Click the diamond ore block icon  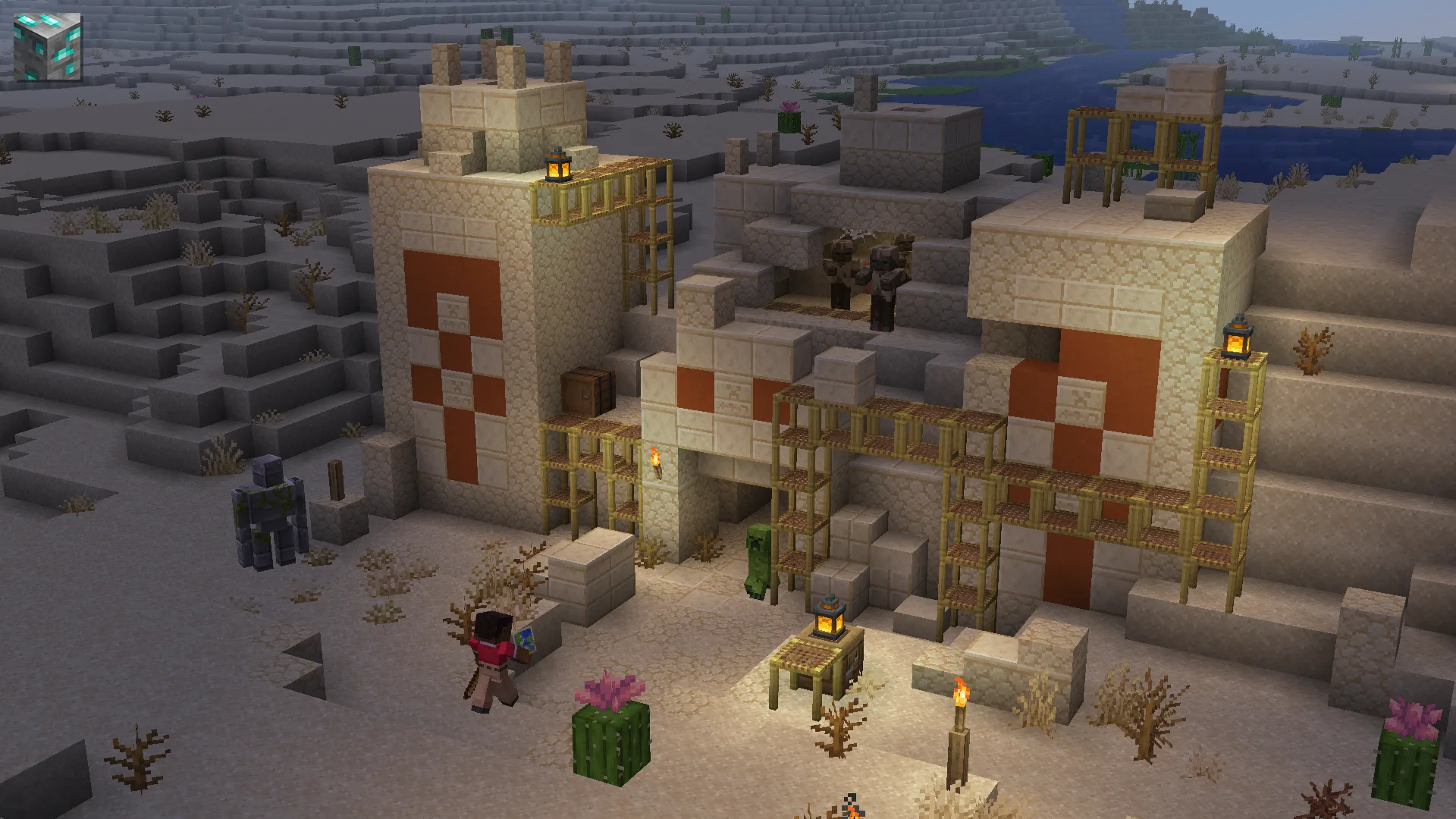coord(48,46)
